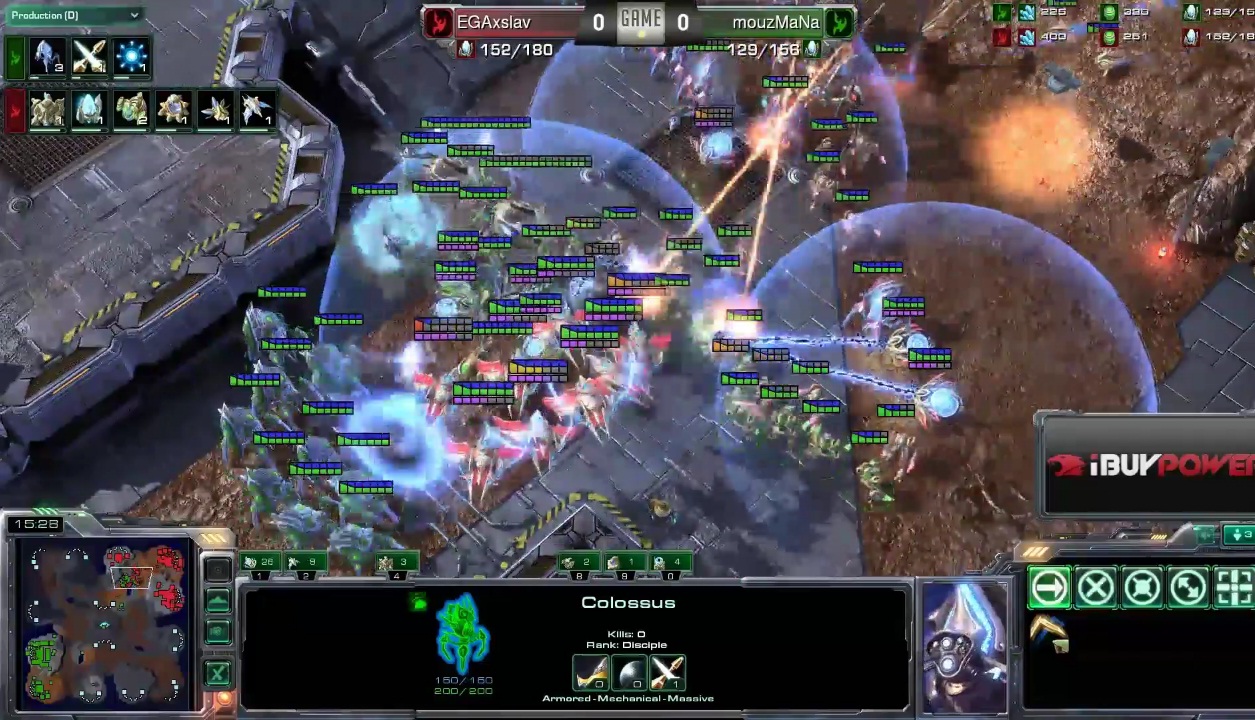This screenshot has width=1255, height=720.
Task: Click the Colossus weapon upgrade icon
Action: pos(590,673)
